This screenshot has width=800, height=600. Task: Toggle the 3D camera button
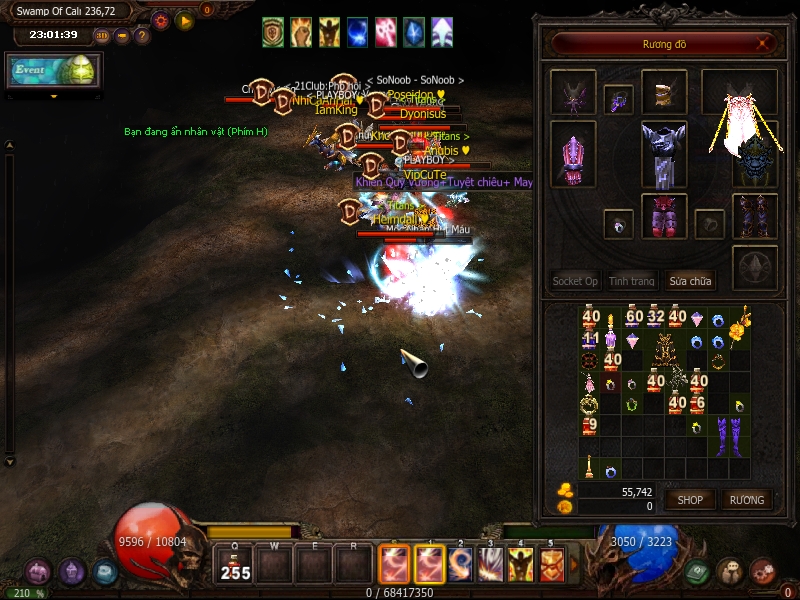coord(102,36)
